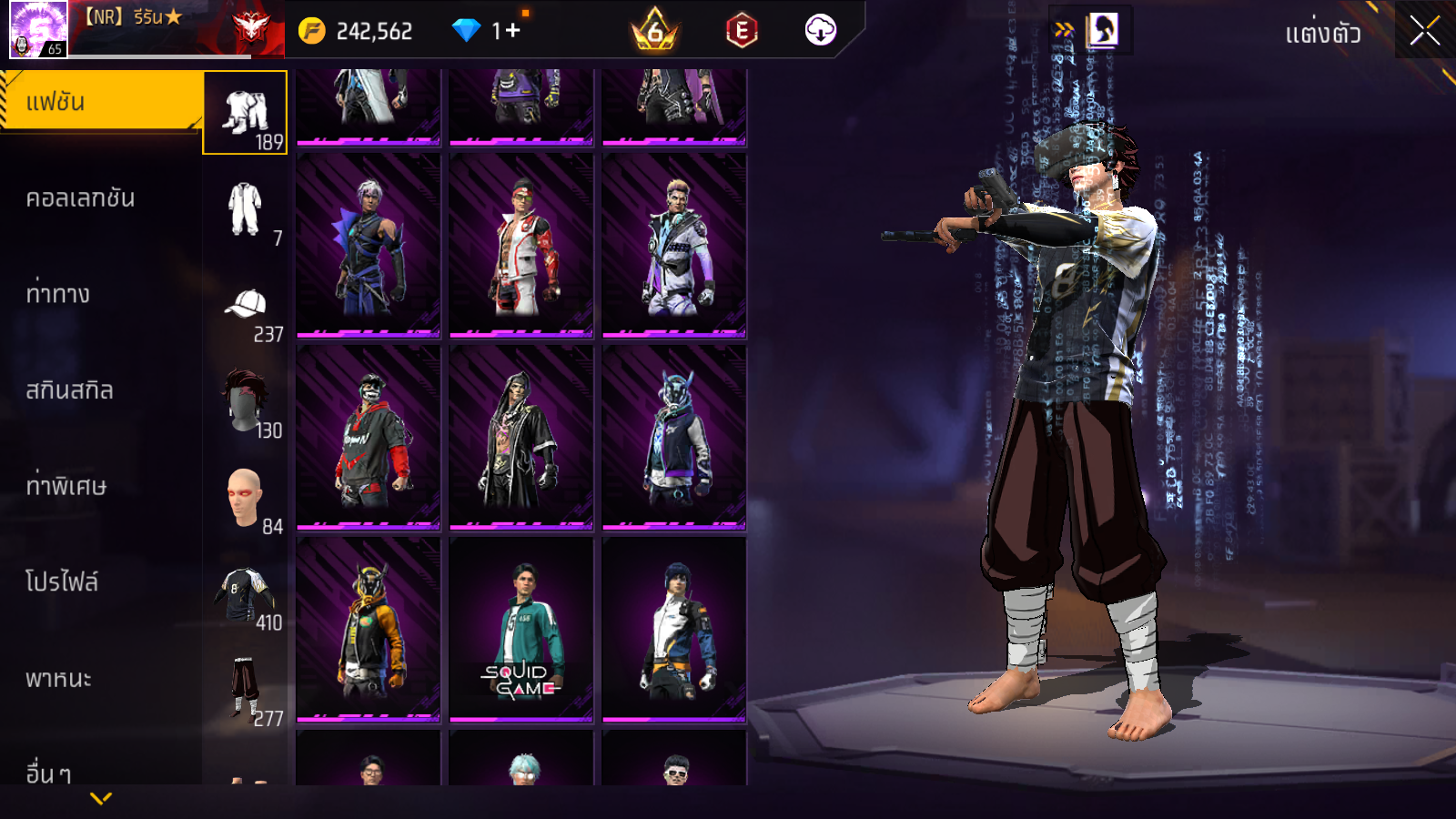Choose the skull mask red hoodie outfit

(x=369, y=437)
